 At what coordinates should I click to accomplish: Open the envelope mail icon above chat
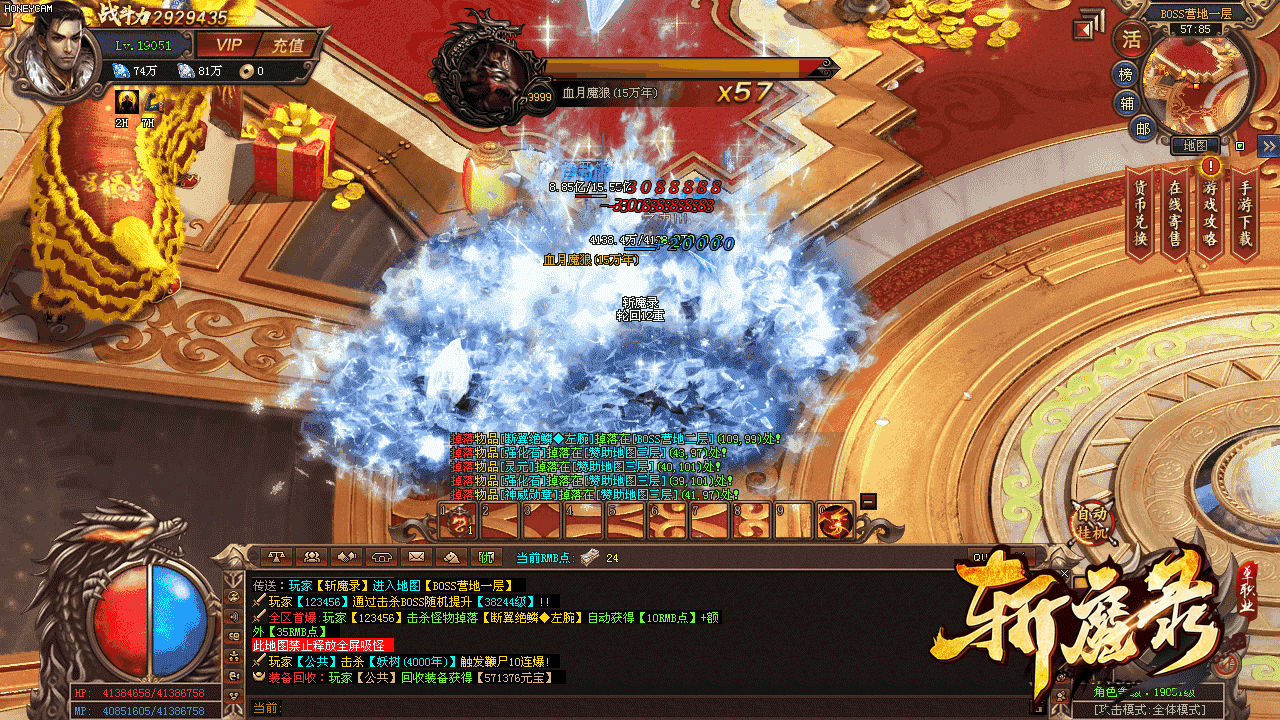[416, 557]
